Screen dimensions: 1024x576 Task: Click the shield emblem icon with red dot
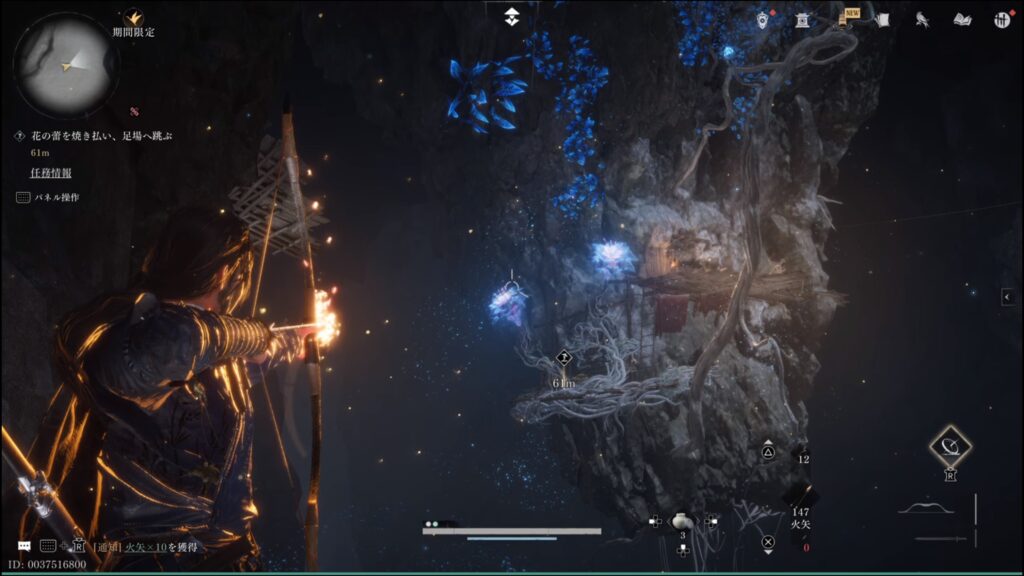[763, 20]
